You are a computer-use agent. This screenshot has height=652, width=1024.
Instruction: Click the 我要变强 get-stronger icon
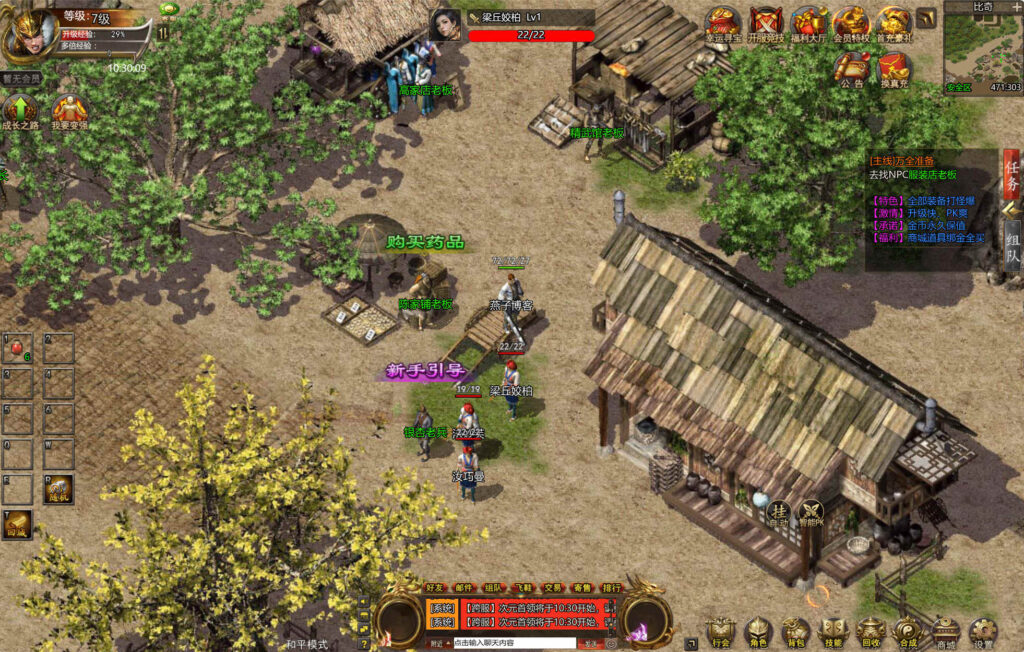(69, 111)
